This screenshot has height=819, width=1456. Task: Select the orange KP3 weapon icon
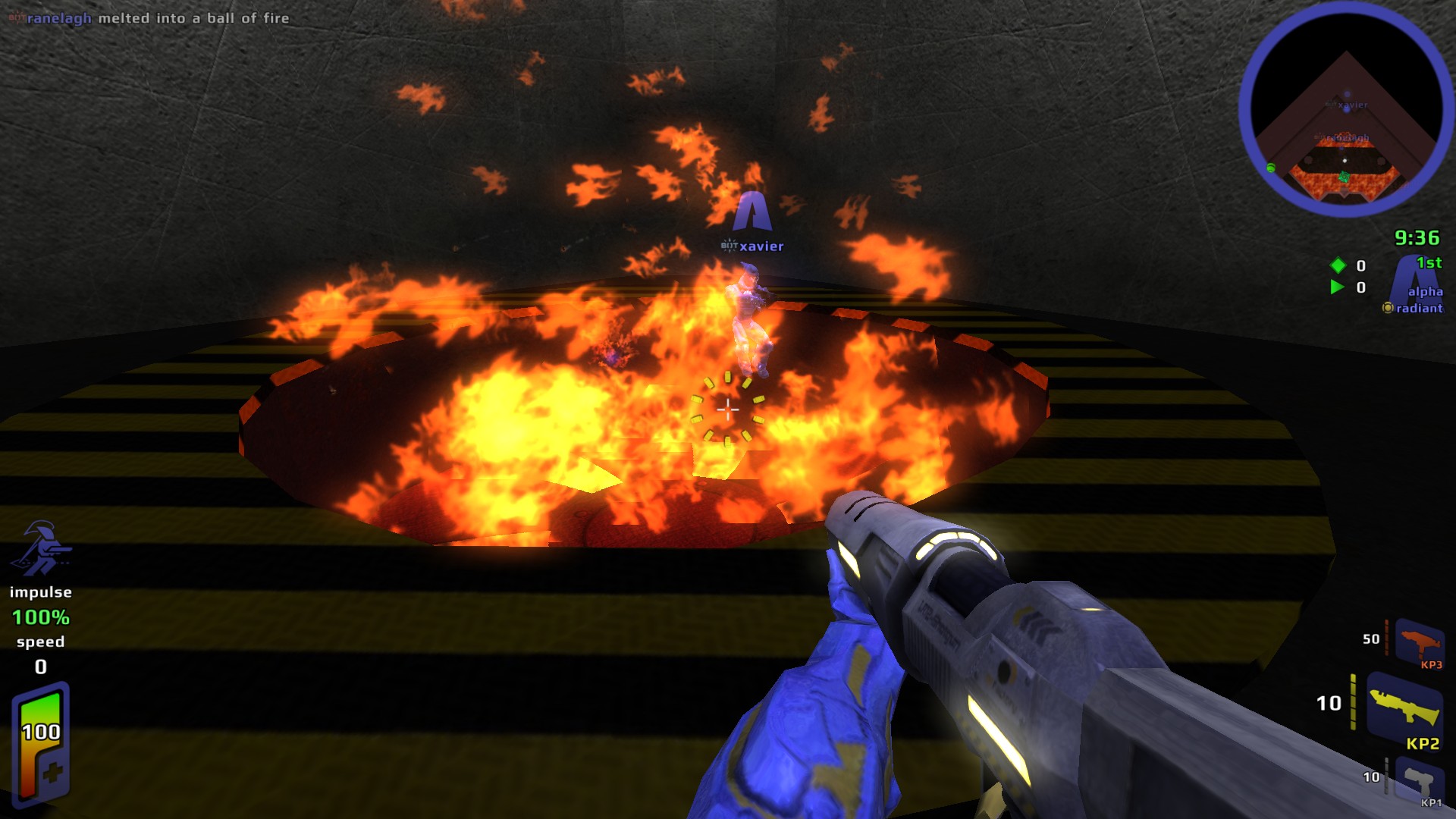(1419, 642)
